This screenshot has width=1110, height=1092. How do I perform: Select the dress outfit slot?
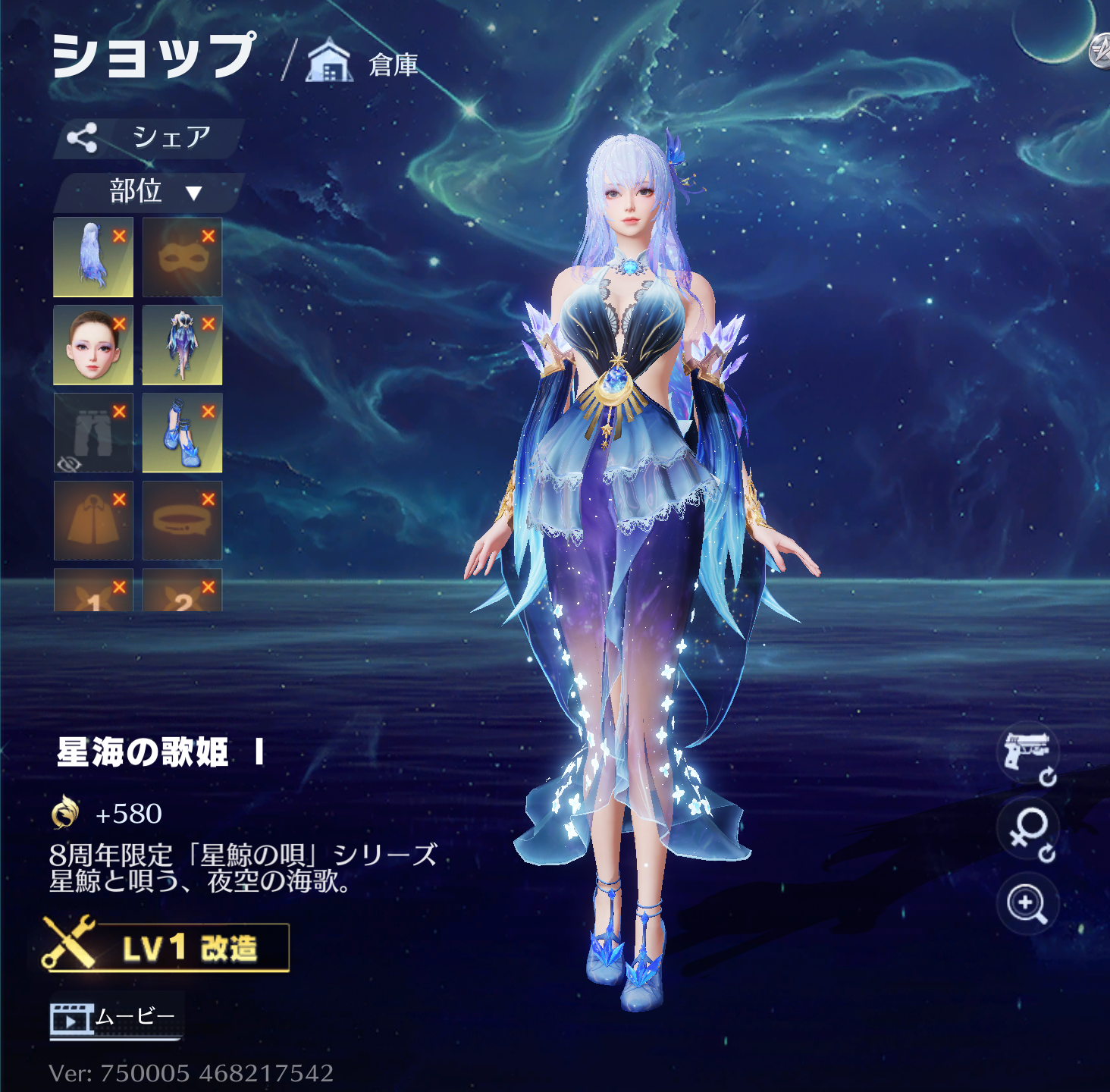pos(182,346)
